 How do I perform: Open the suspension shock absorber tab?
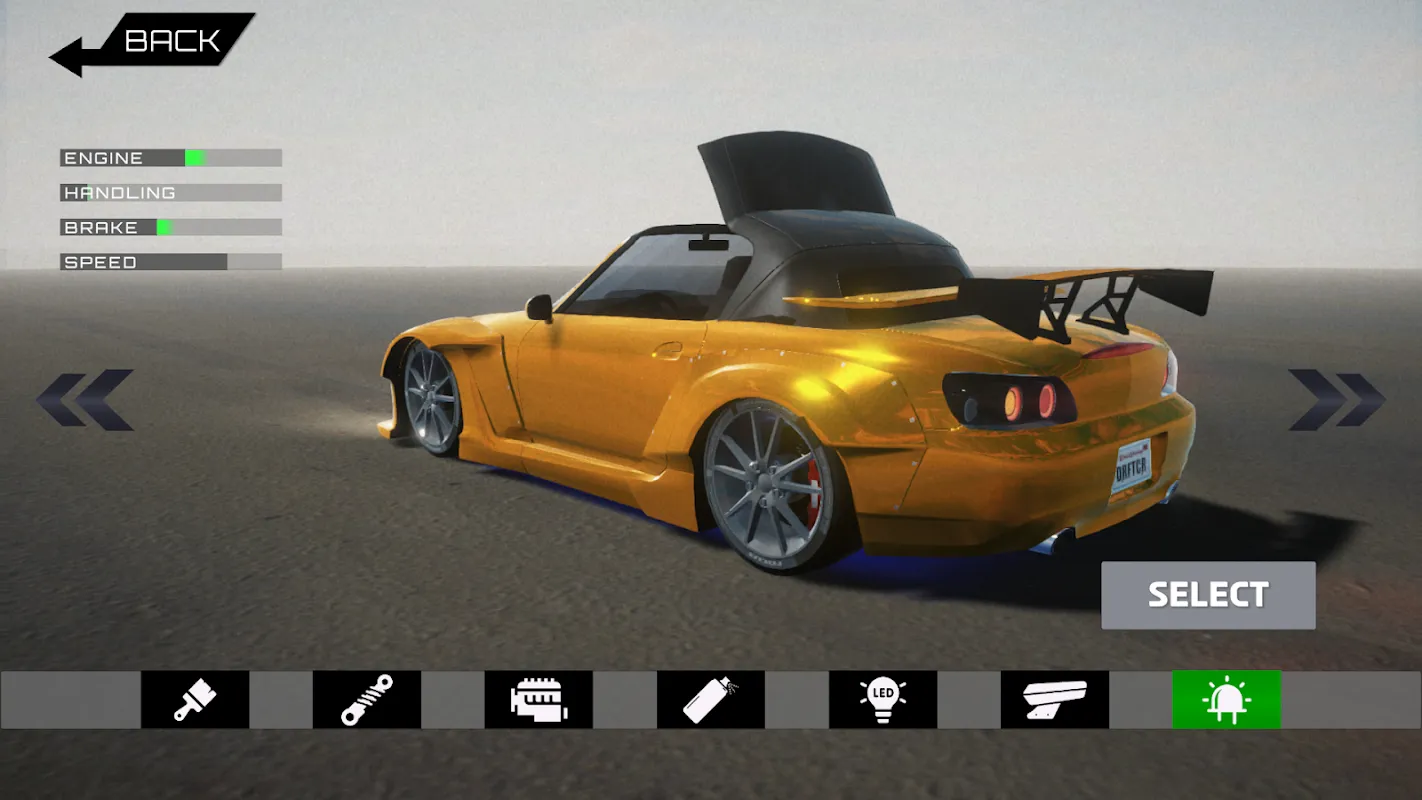point(367,699)
